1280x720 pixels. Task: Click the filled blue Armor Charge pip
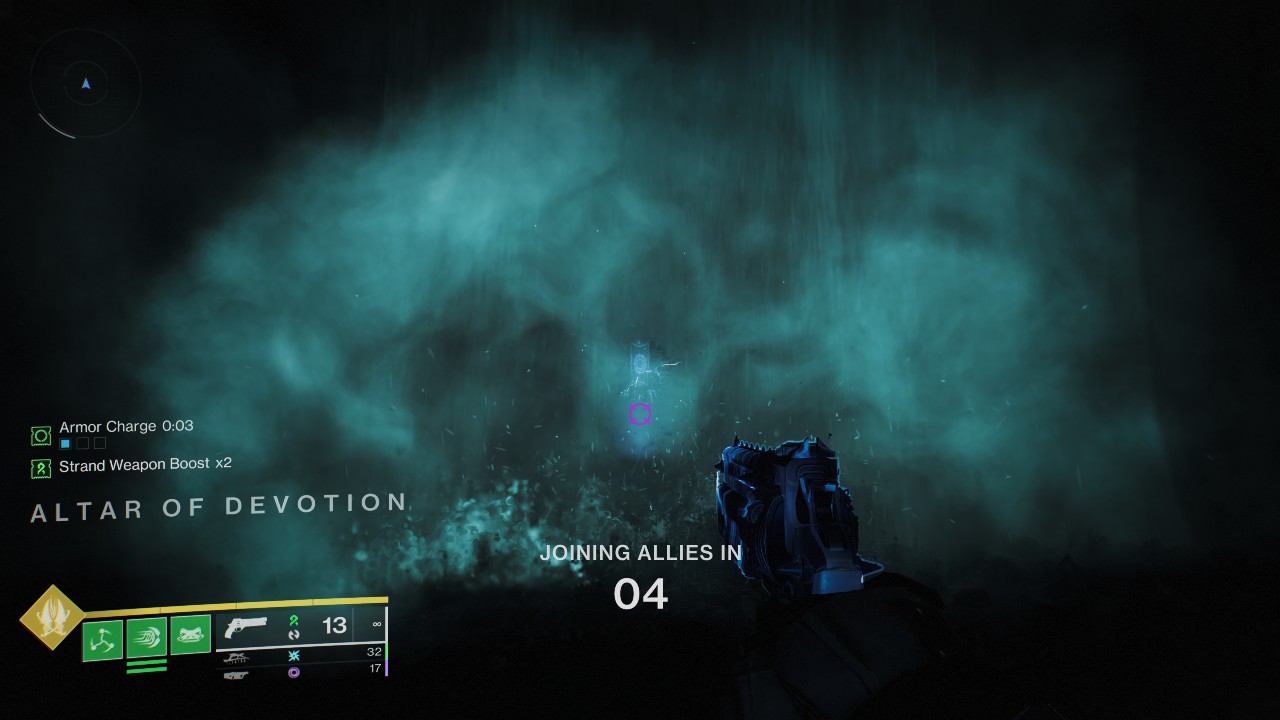click(x=65, y=443)
